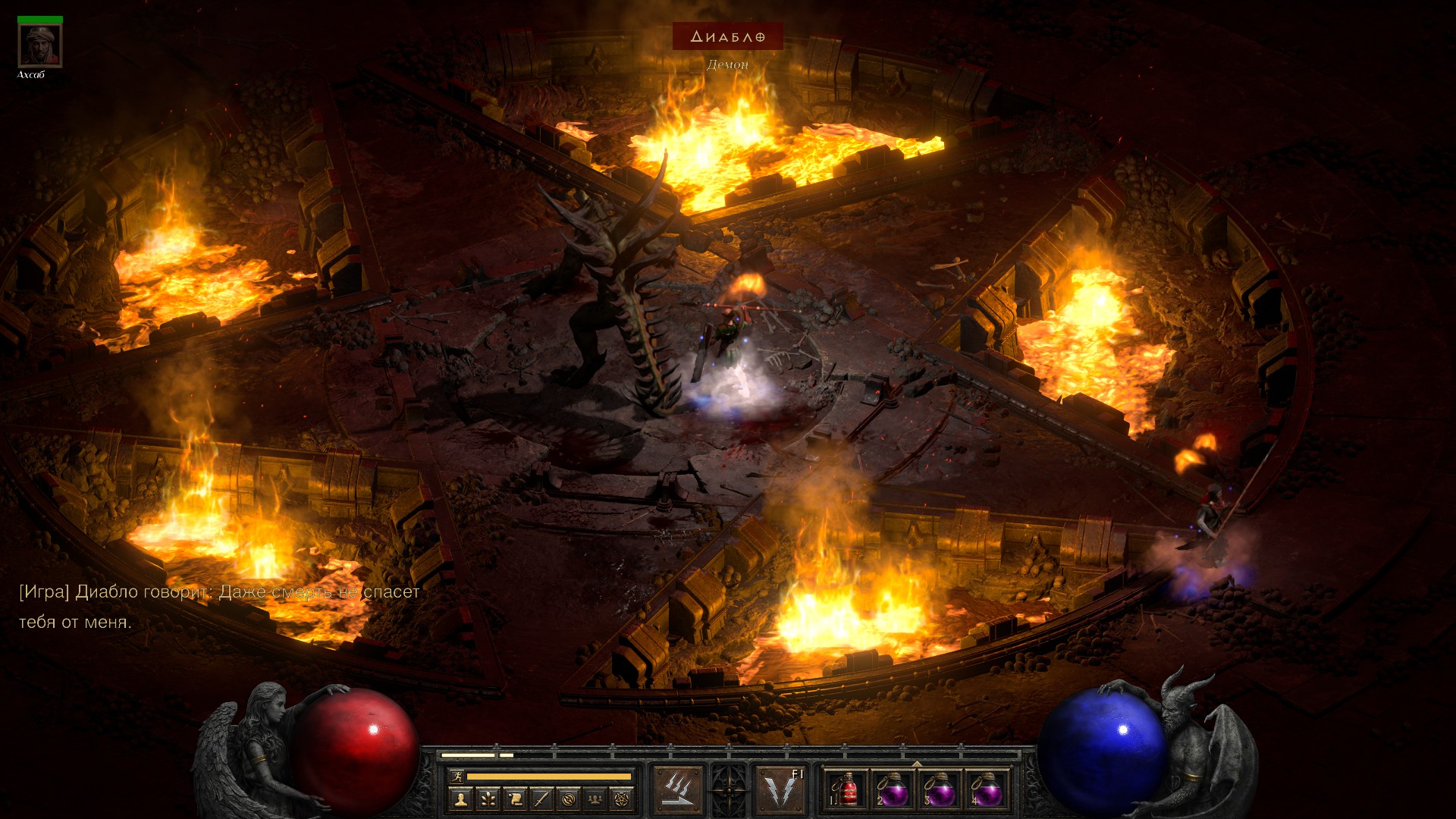Select the left-click triple lightning skill
The width and height of the screenshot is (1456, 819).
coord(678,790)
